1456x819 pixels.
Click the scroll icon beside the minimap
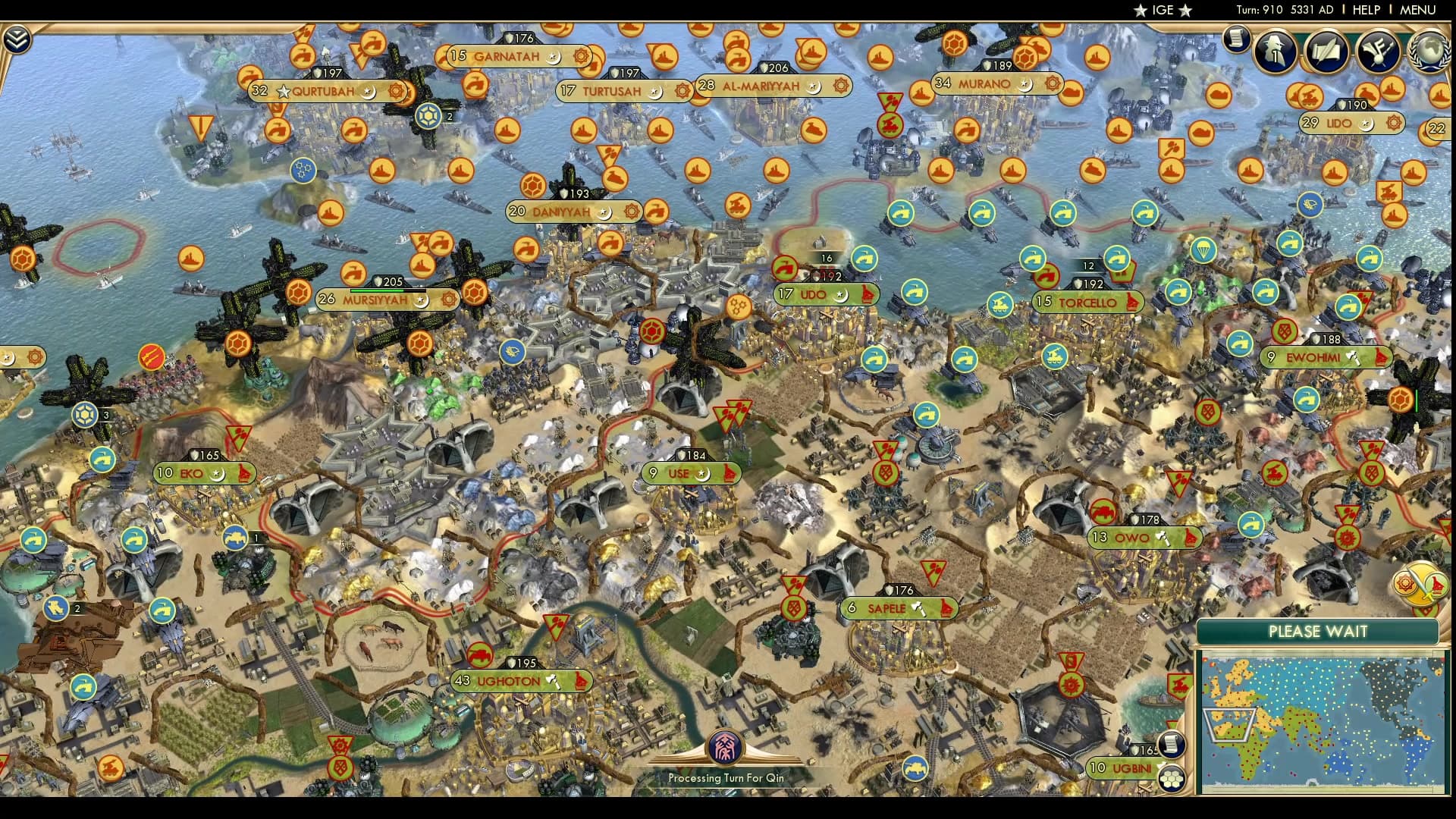coord(1170,745)
